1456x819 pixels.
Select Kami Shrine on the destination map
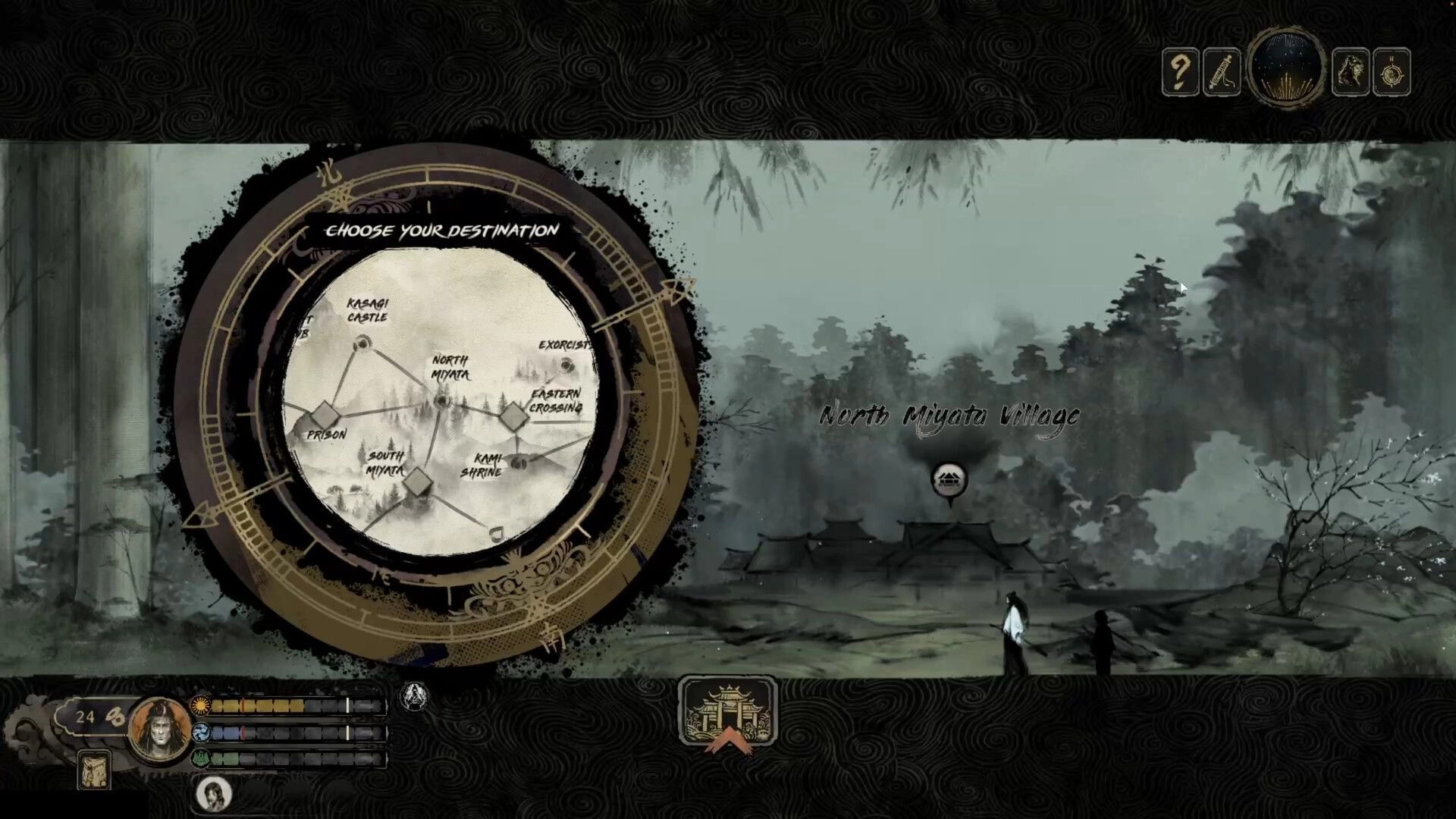(519, 463)
